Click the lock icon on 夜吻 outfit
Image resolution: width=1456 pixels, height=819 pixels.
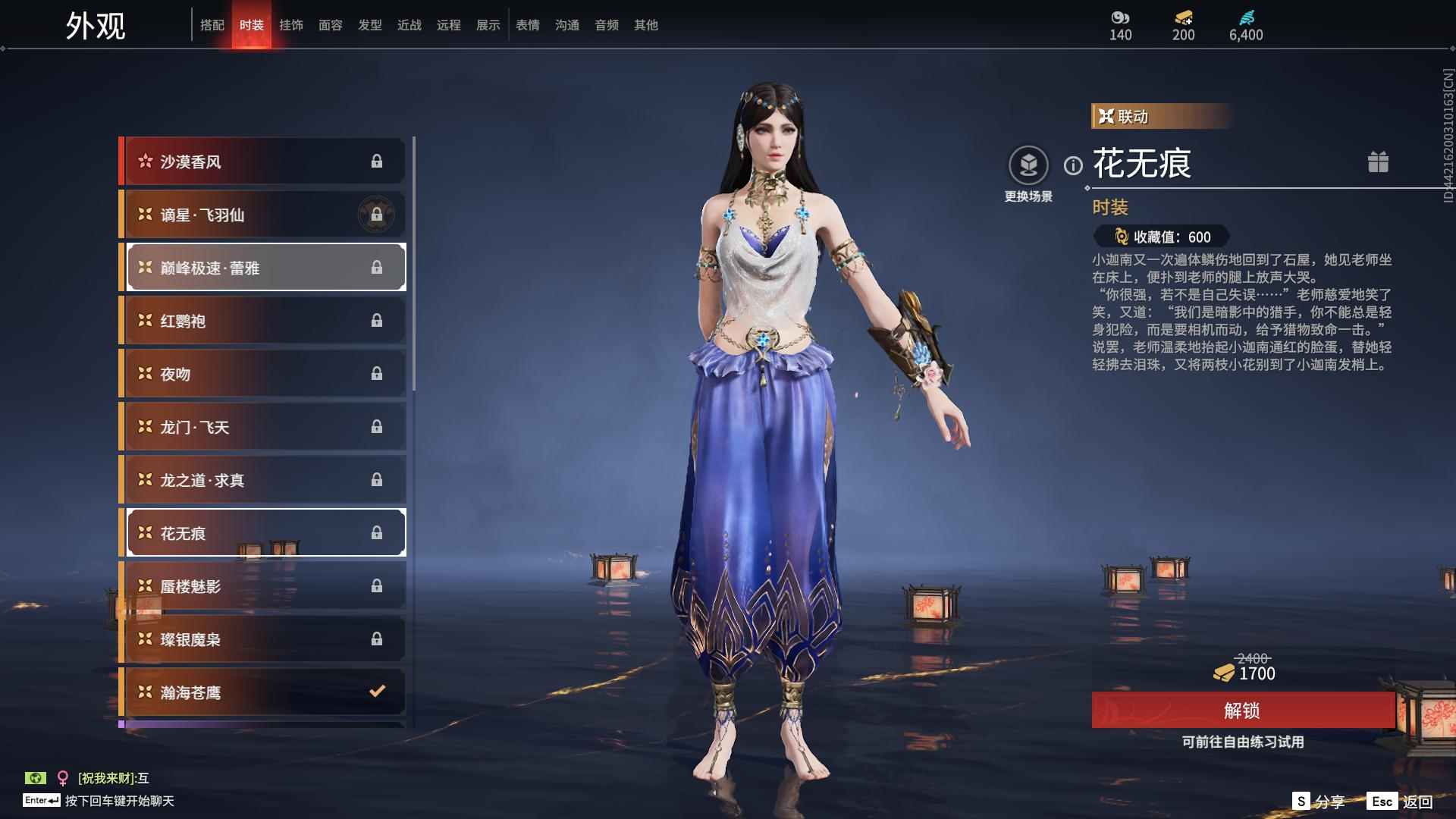[375, 373]
